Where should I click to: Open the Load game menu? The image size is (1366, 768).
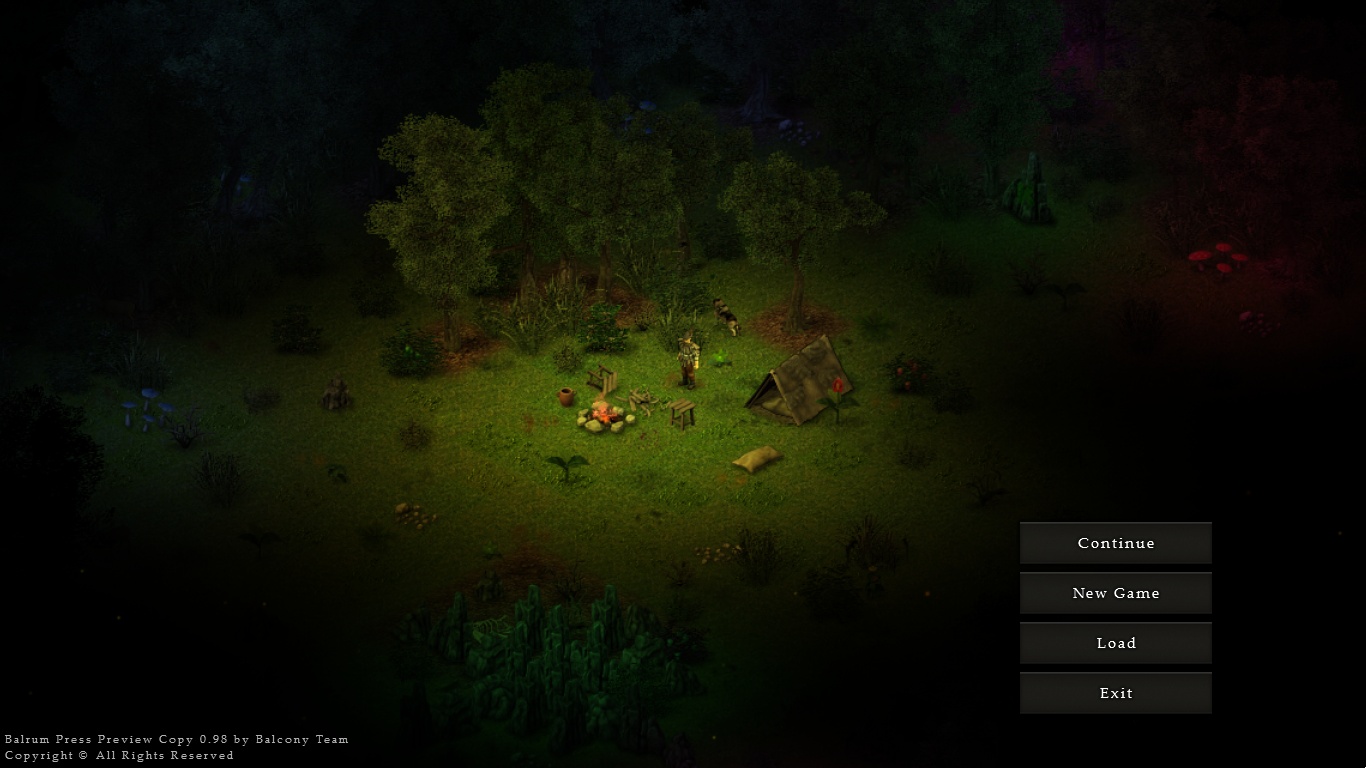(1115, 643)
